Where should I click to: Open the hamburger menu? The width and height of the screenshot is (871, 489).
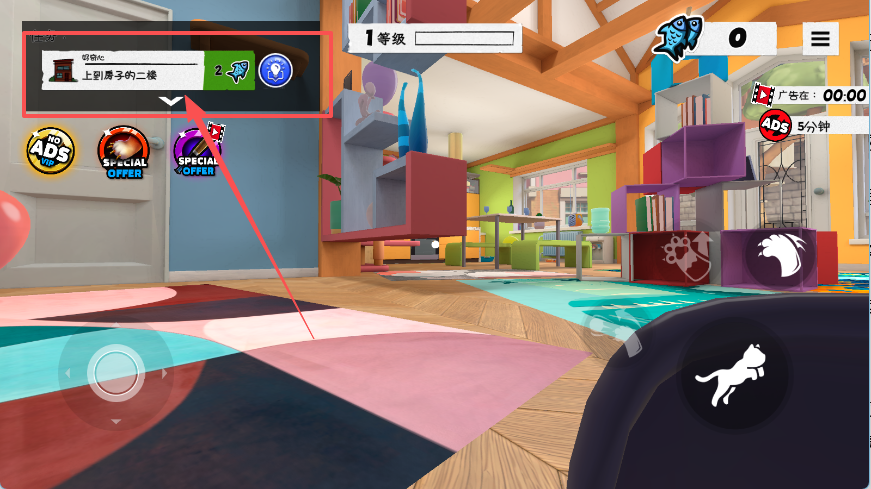pos(820,38)
